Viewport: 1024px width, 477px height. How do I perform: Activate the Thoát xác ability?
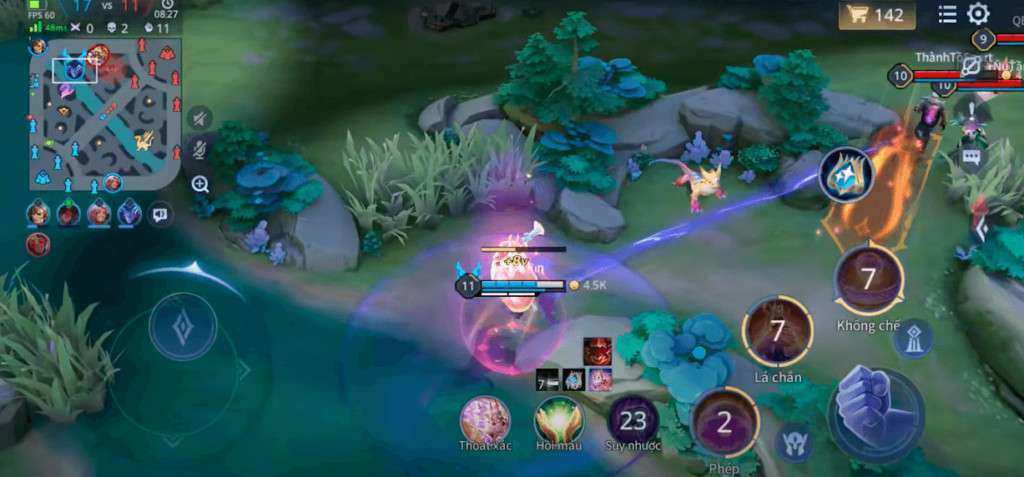pyautogui.click(x=485, y=420)
